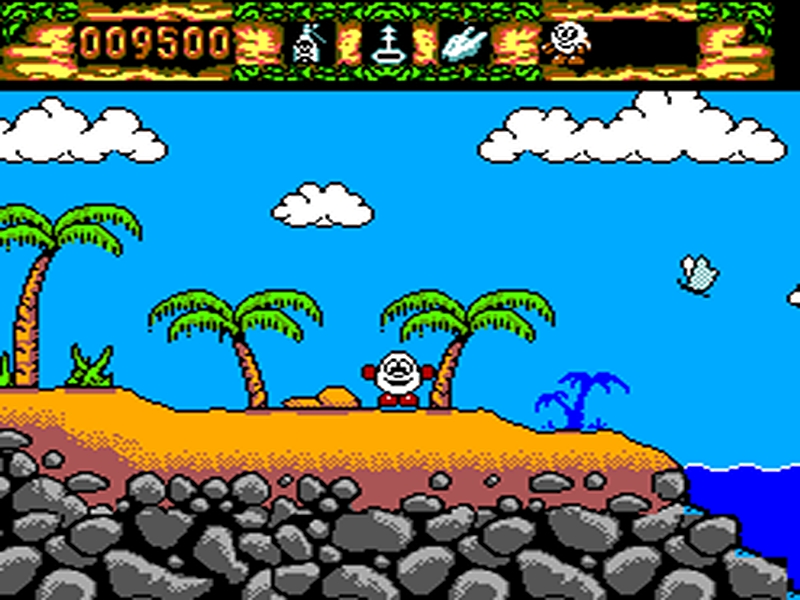Select the skull poison bottle inventory slot
800x600 pixels.
309,45
